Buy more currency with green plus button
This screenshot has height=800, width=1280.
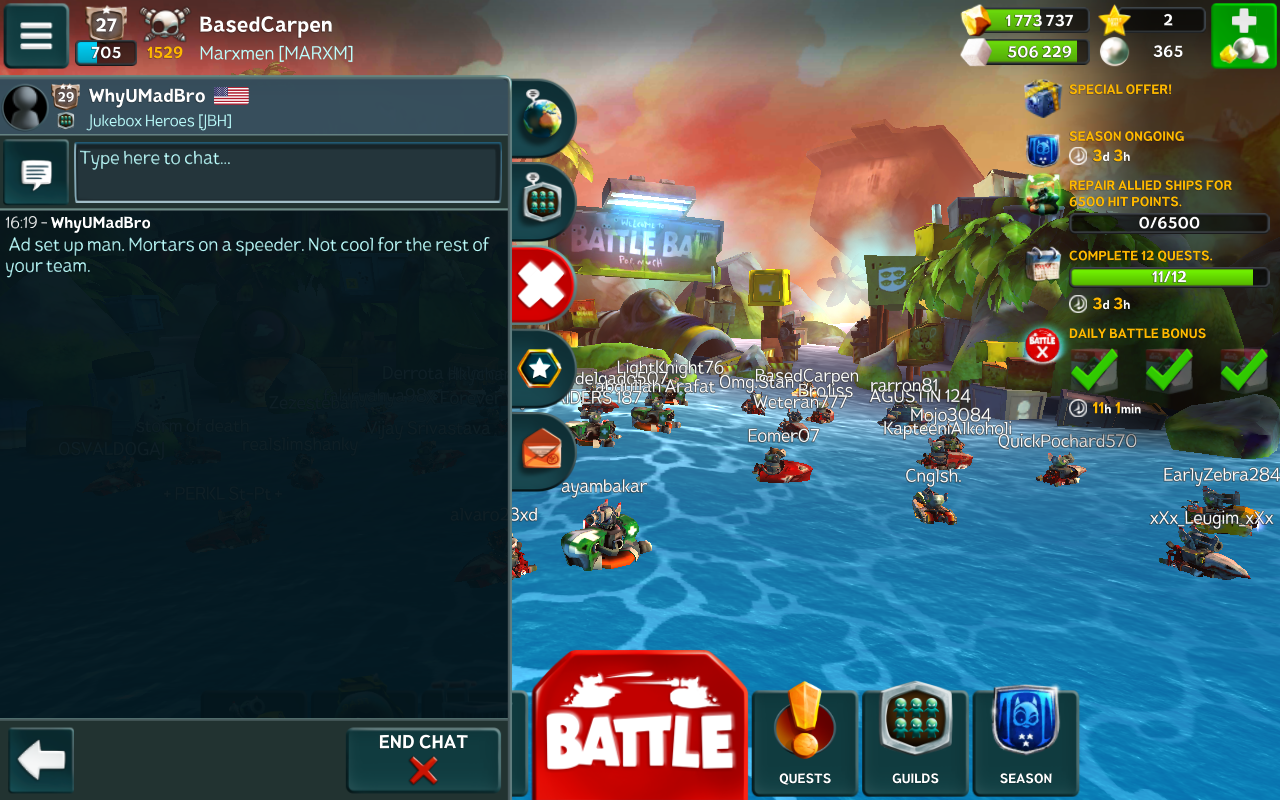tap(1243, 36)
